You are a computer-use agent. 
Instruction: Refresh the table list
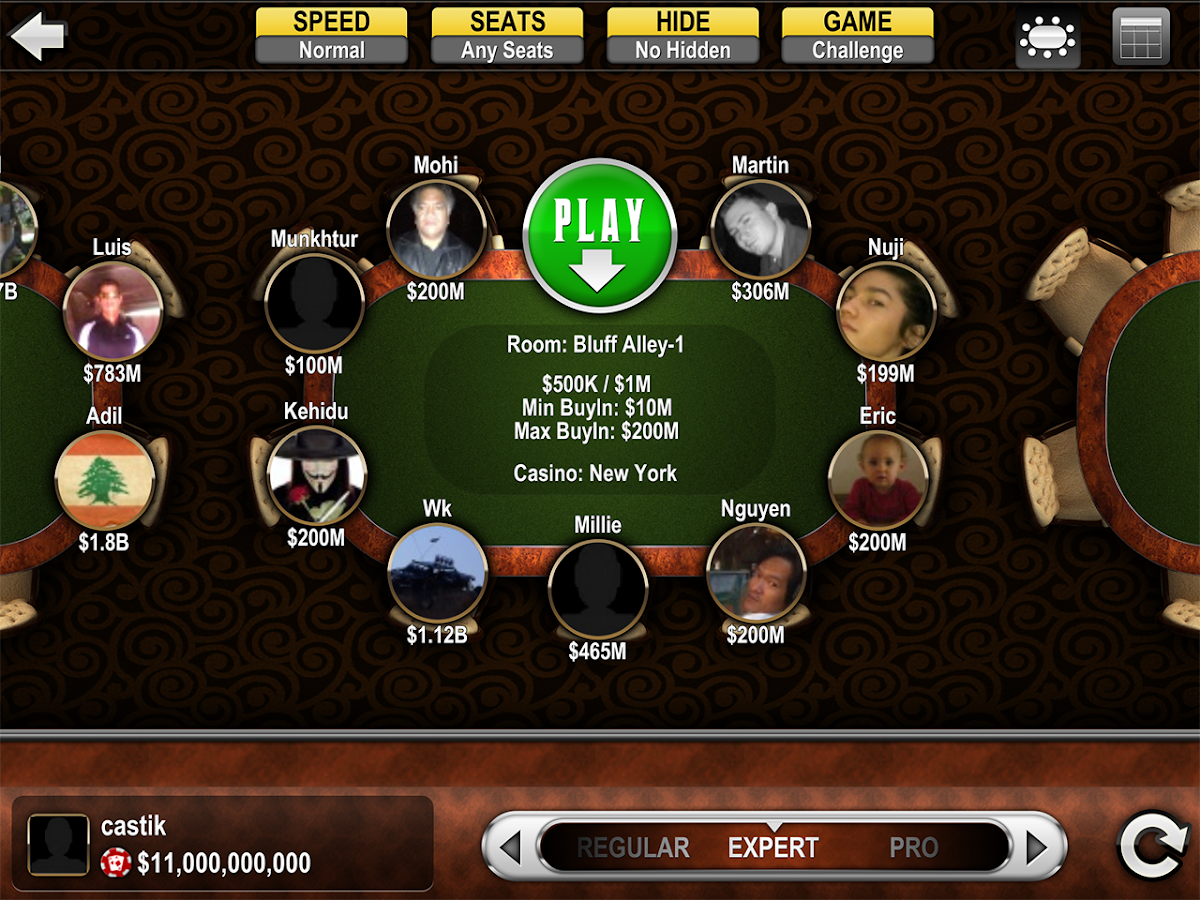tap(1152, 846)
